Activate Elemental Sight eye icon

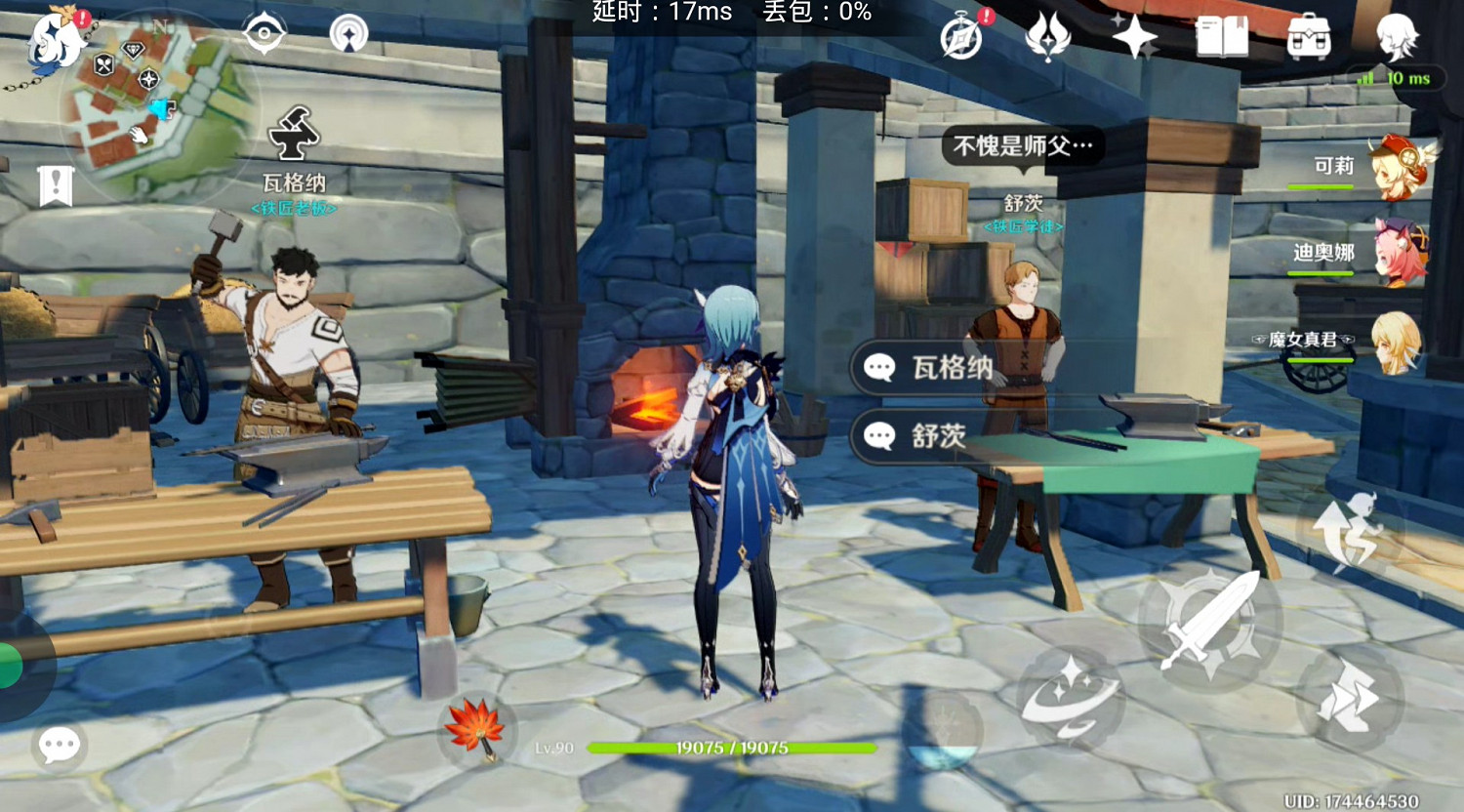click(x=264, y=31)
